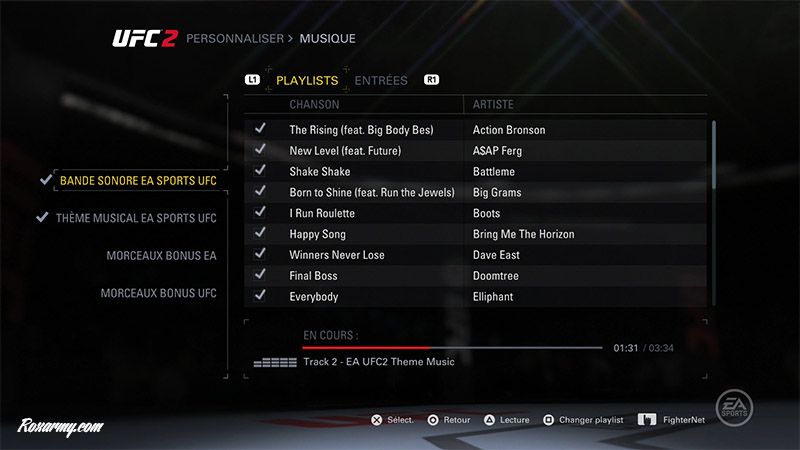Switch to the Entrées tab
Viewport: 800px width, 450px height.
pos(381,80)
